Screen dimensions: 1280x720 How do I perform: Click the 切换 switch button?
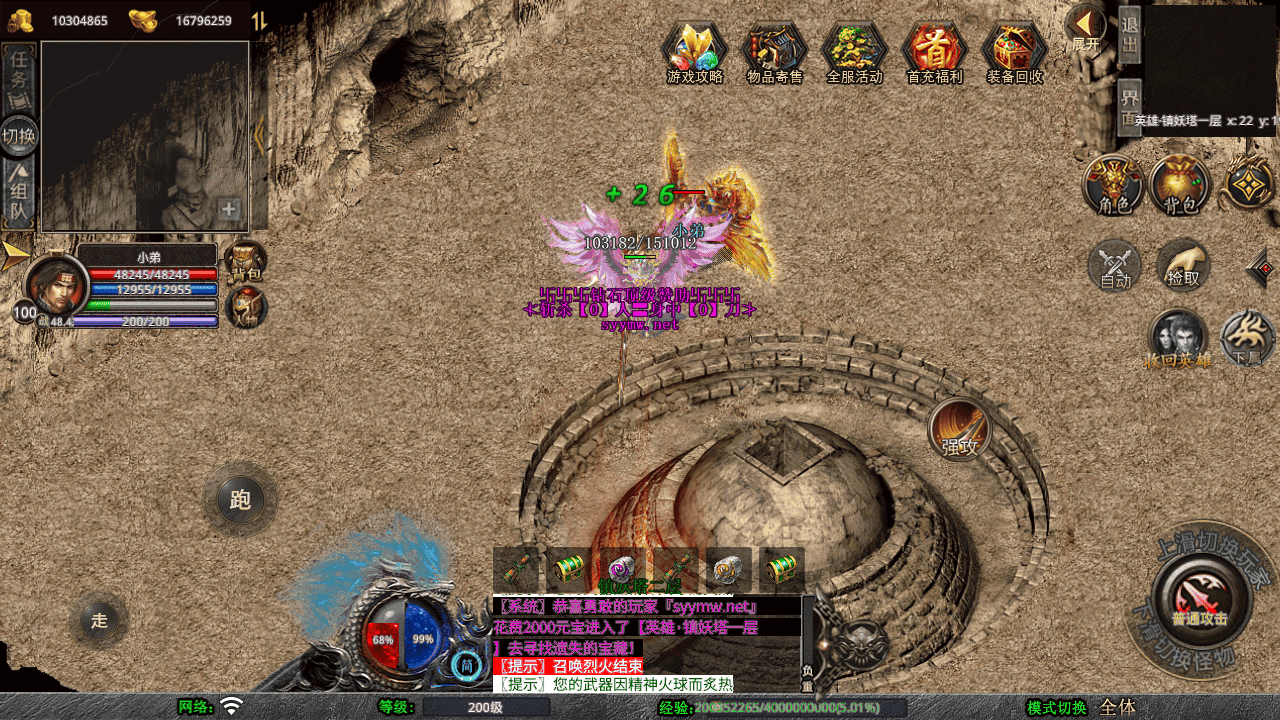(19, 135)
